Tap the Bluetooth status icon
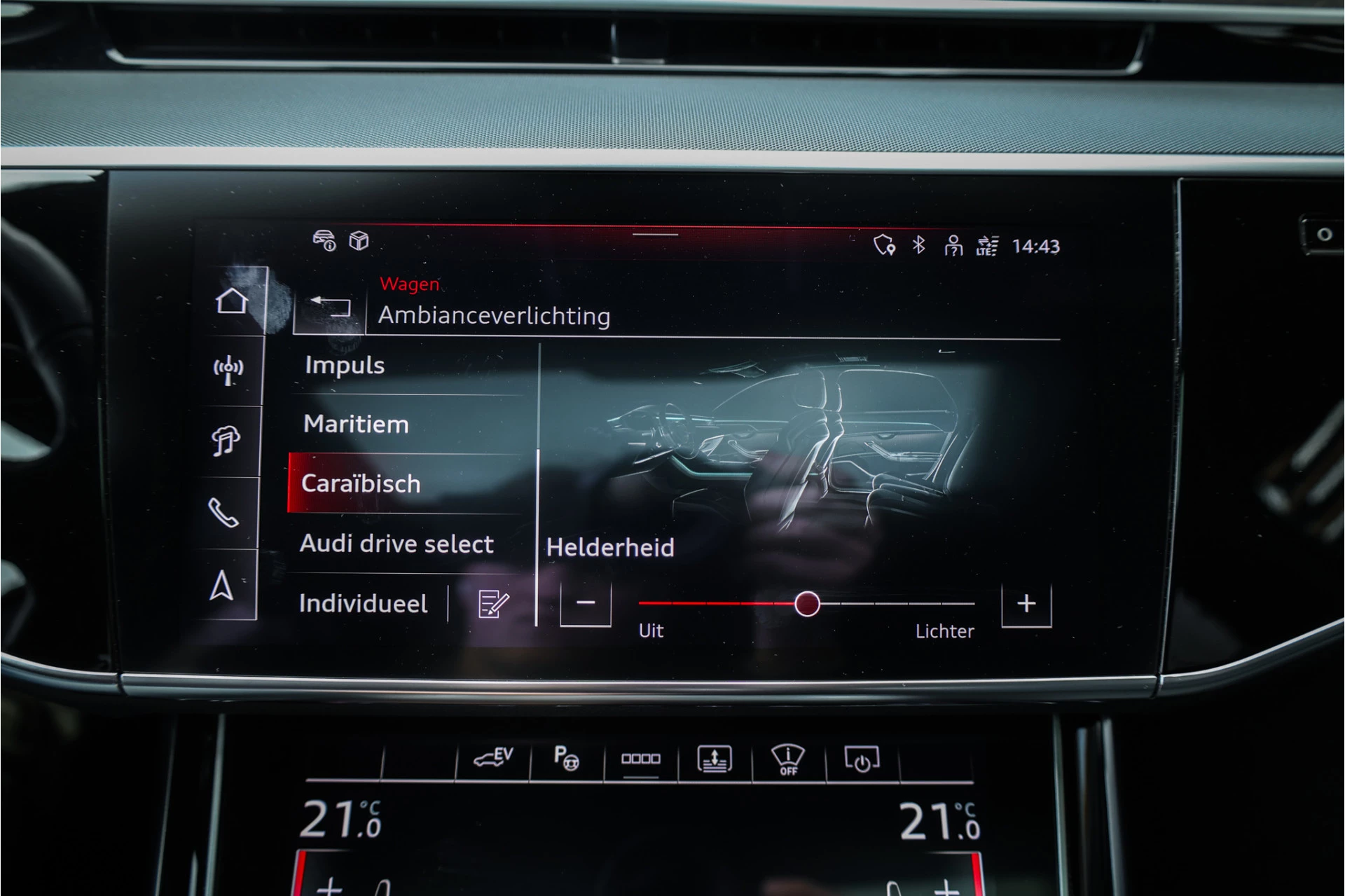1345x896 pixels. coord(918,247)
